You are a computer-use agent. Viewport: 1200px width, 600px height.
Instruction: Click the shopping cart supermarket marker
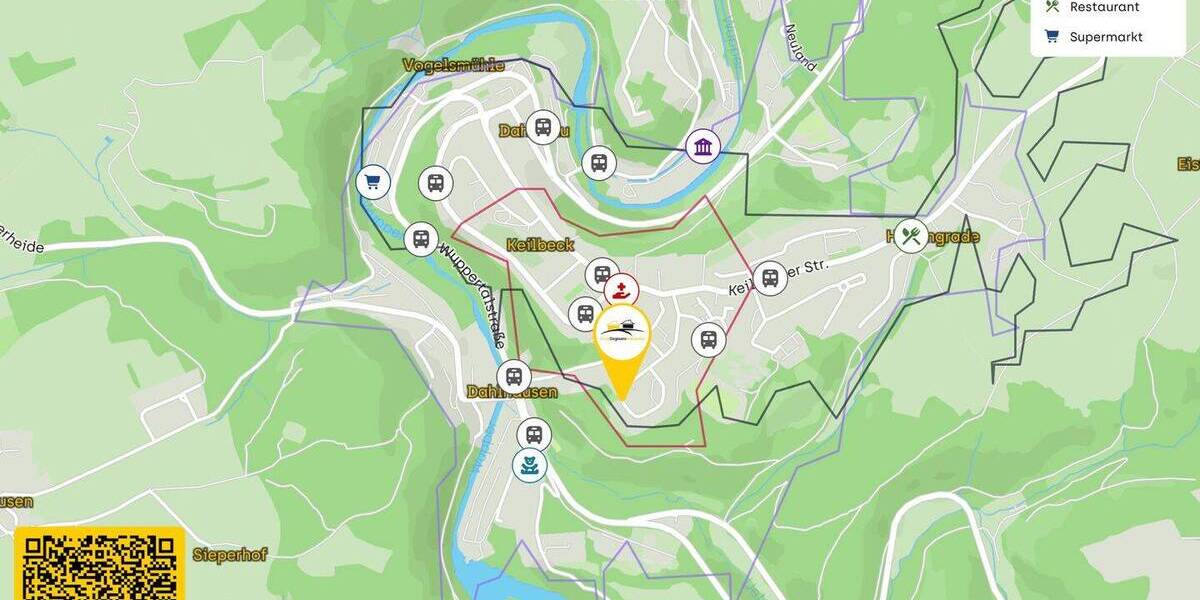(373, 182)
